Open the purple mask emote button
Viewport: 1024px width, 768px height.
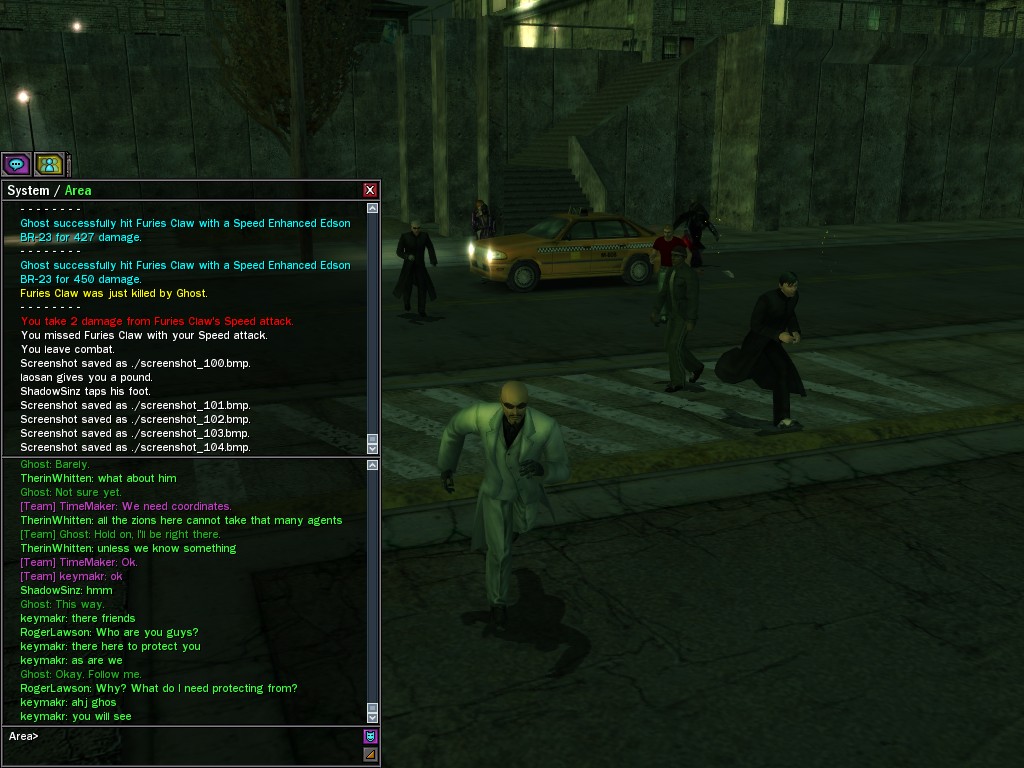pos(370,736)
